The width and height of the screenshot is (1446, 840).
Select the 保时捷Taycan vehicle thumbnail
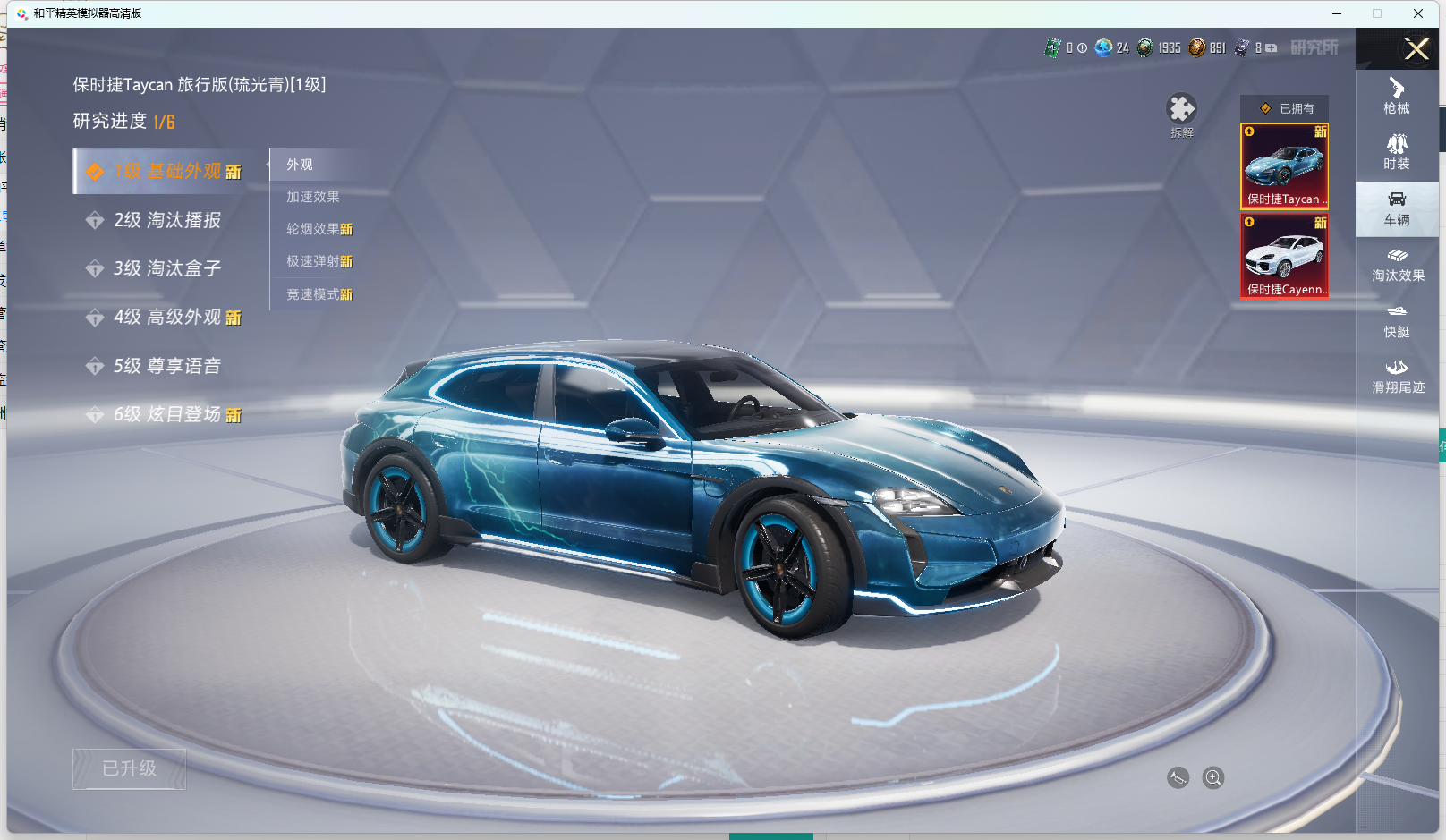pyautogui.click(x=1284, y=165)
